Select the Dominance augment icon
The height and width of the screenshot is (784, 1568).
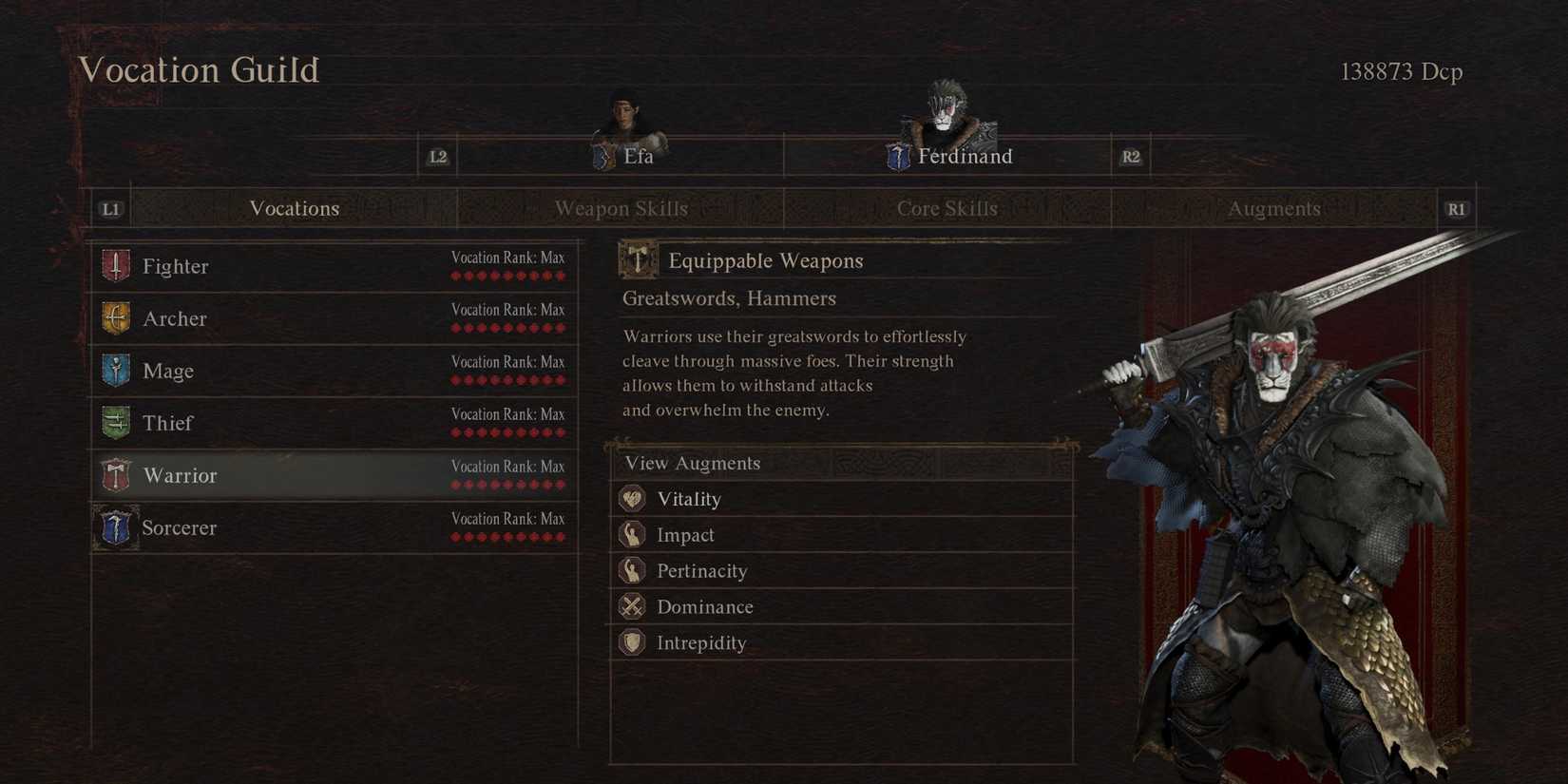632,606
